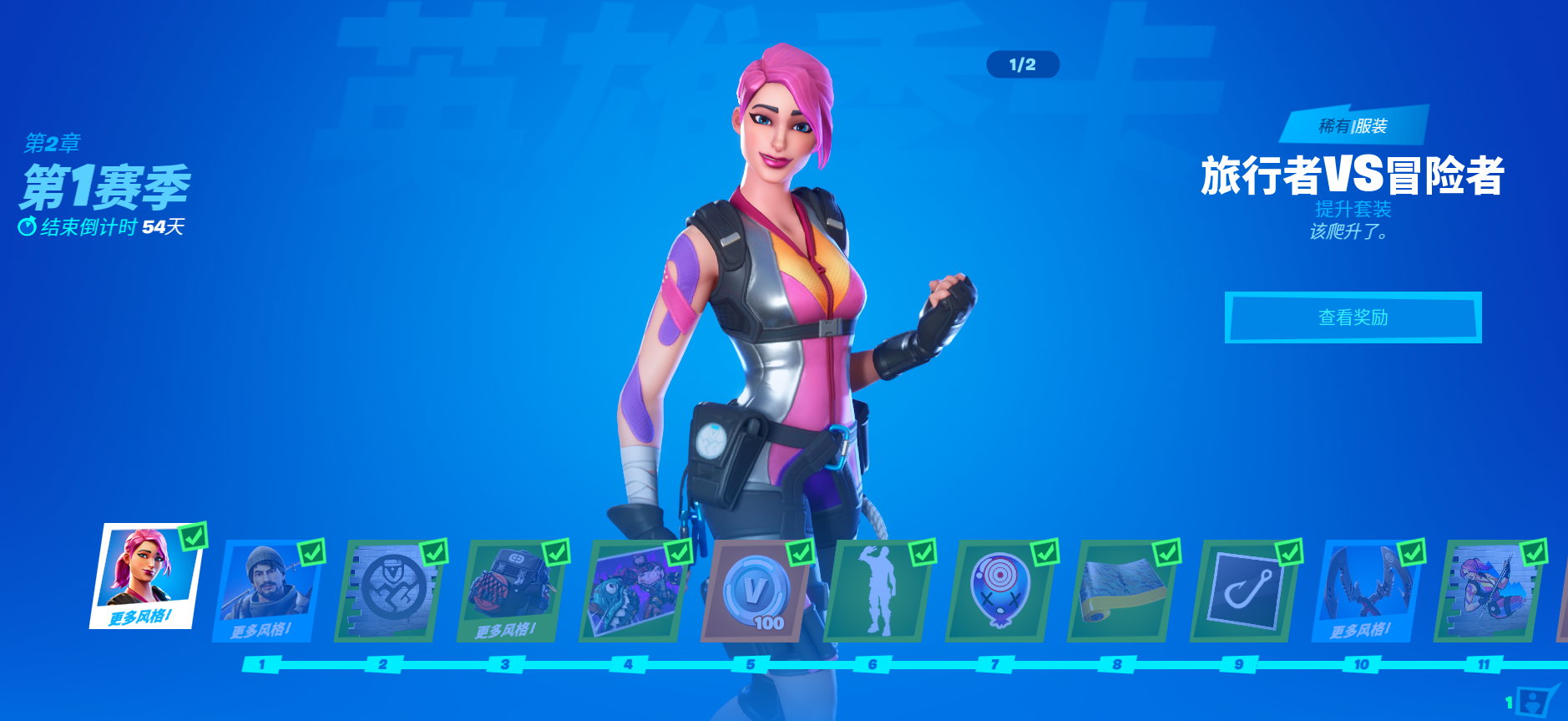Select the pink-haired outfit reward tile
1568x721 pixels.
pyautogui.click(x=145, y=576)
